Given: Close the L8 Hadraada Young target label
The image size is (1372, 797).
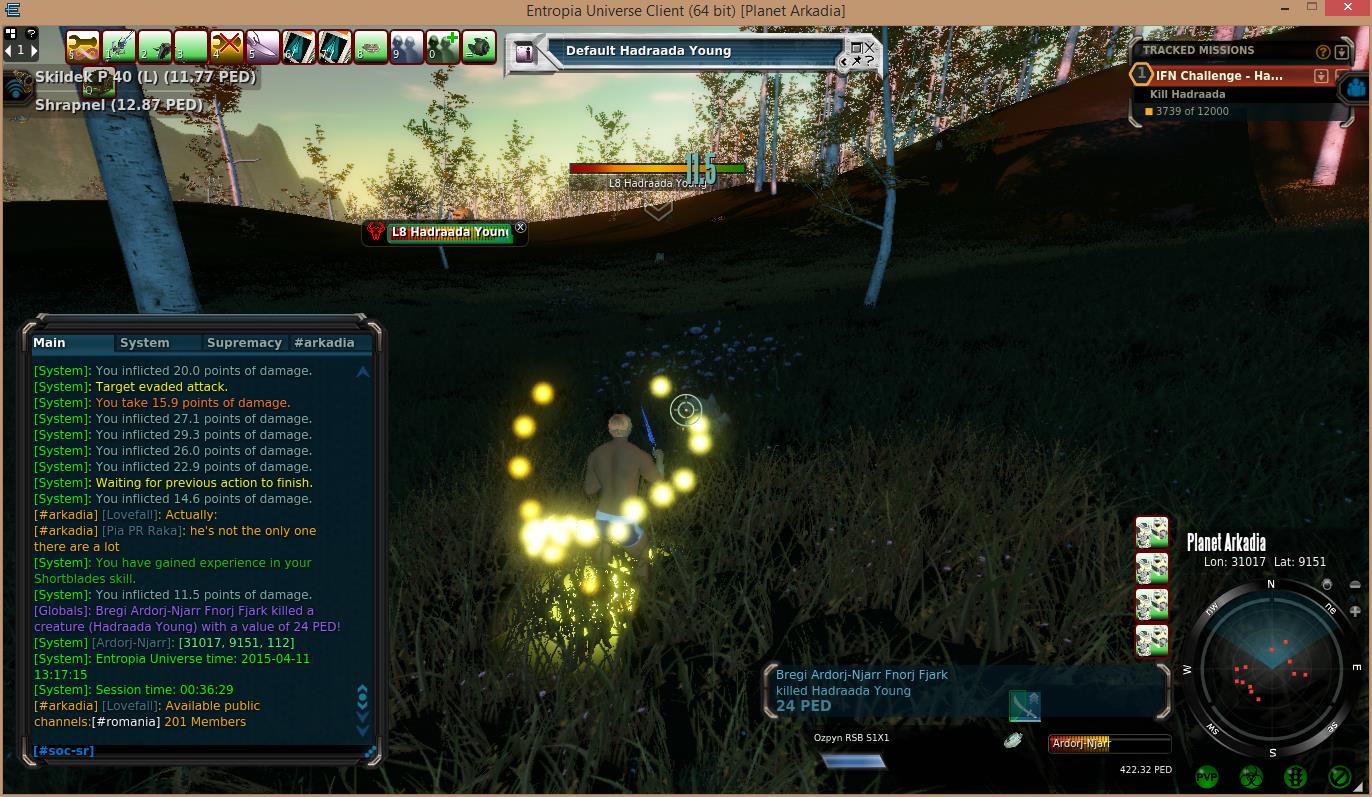Looking at the screenshot, I should coord(520,229).
